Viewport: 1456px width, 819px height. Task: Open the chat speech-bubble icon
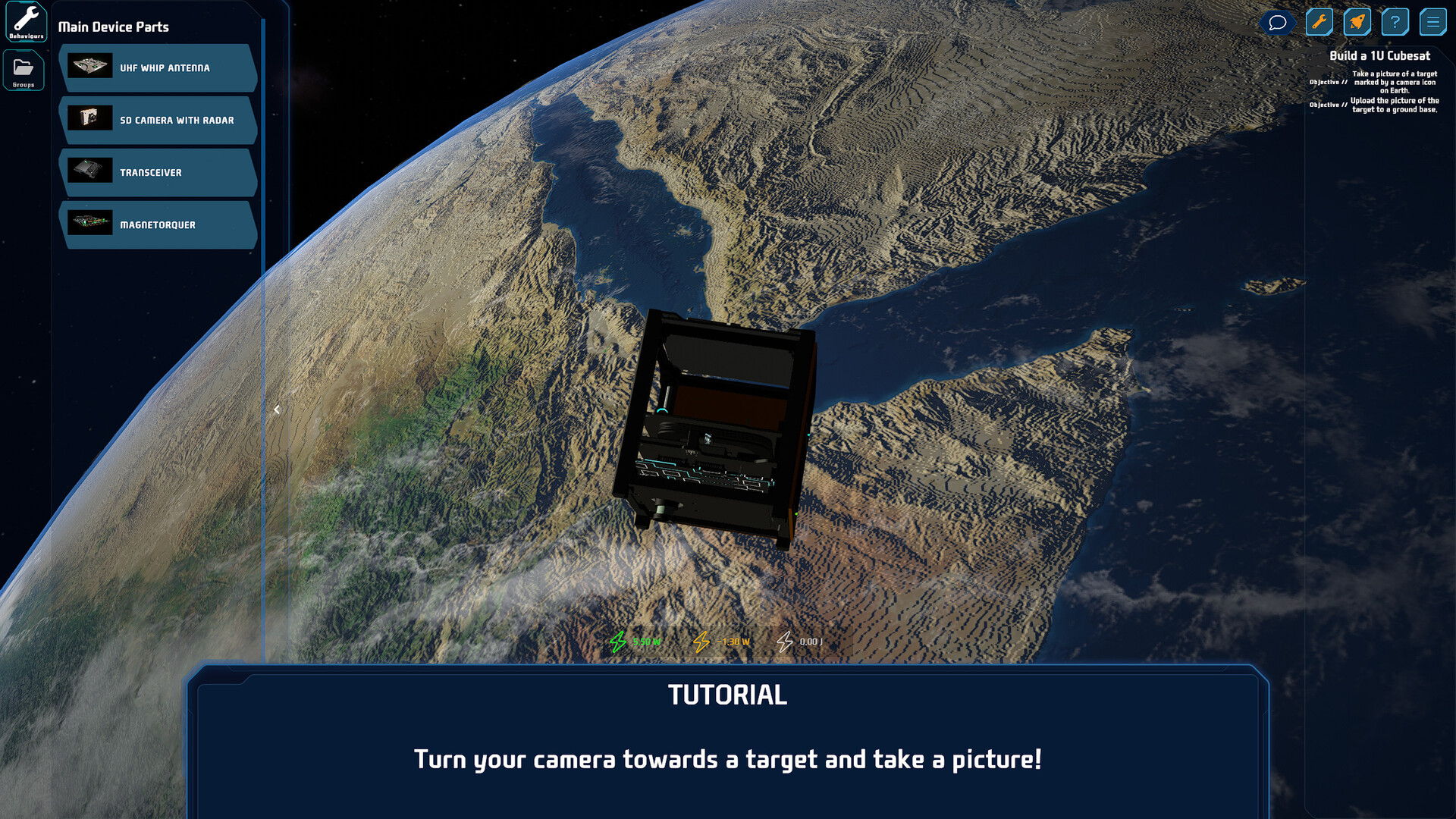point(1278,22)
